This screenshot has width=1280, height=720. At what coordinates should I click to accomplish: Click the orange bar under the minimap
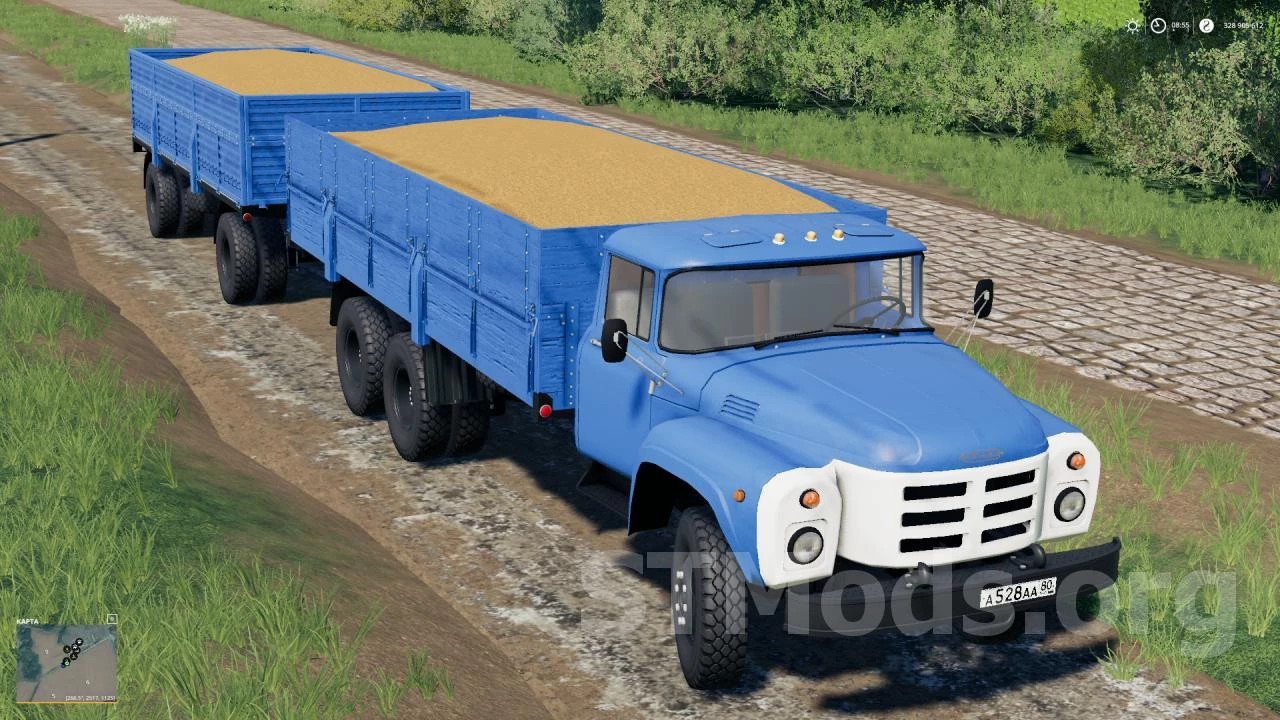pos(68,703)
